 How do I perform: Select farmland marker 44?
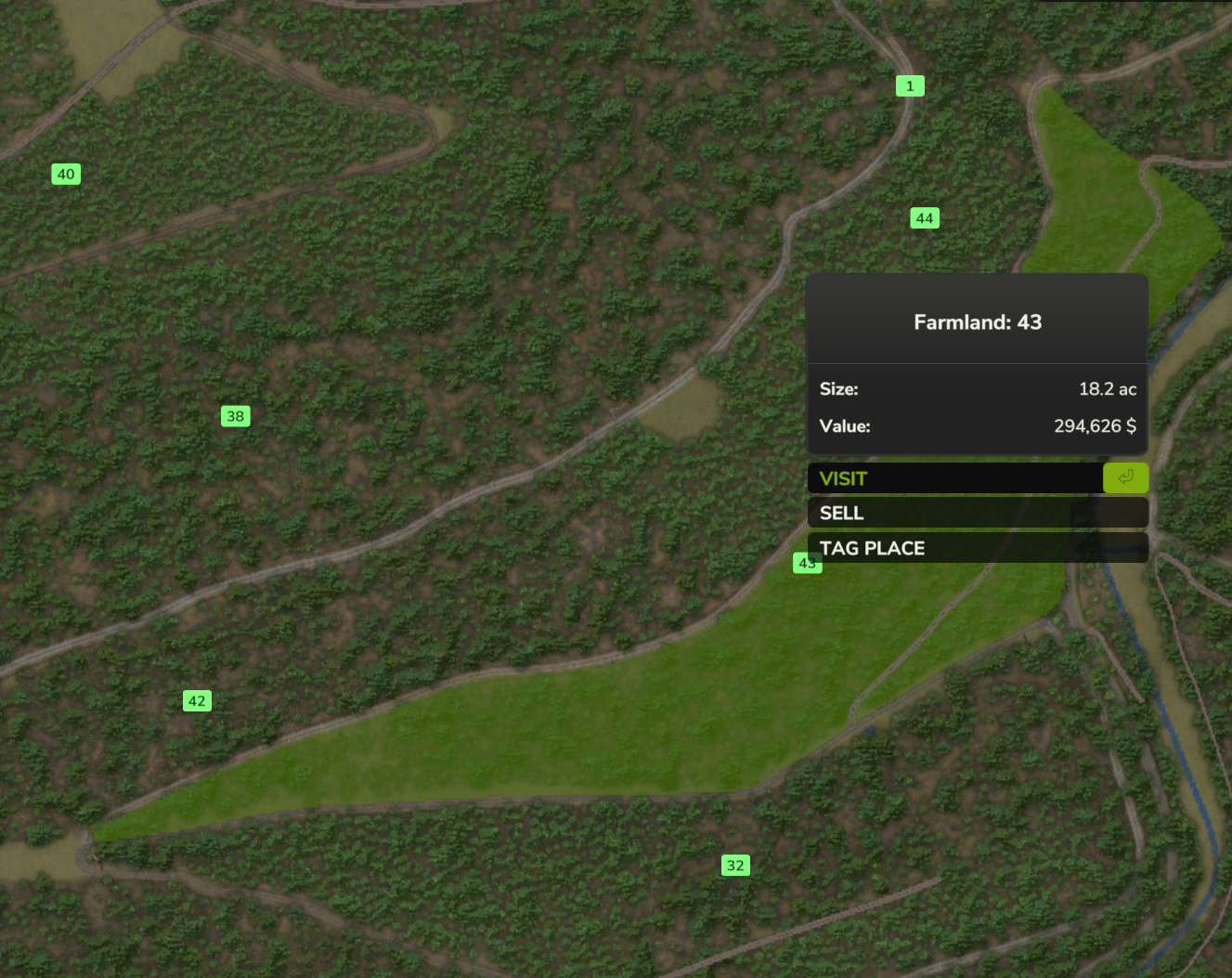[x=925, y=218]
